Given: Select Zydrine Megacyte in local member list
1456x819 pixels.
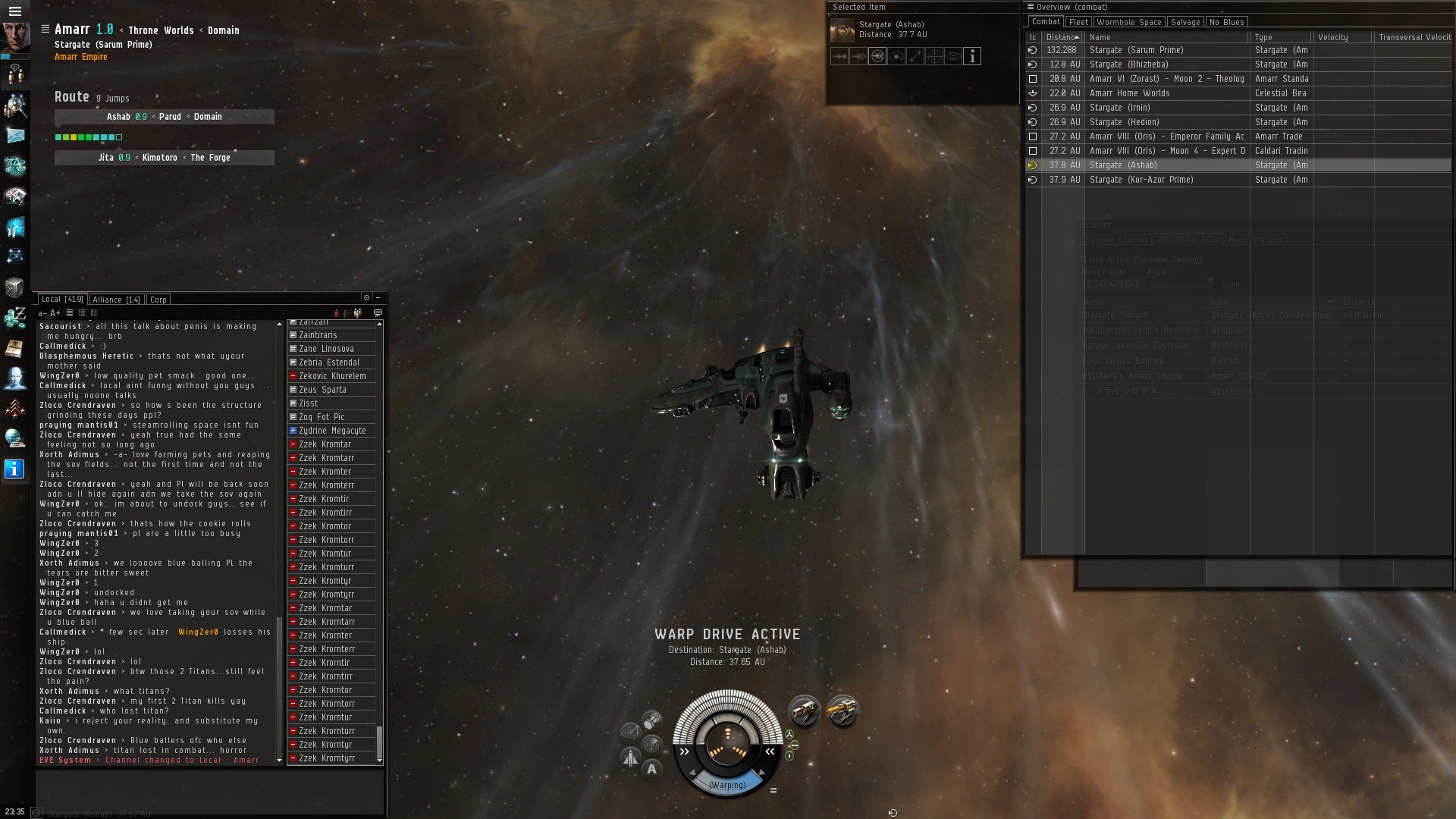Looking at the screenshot, I should point(332,431).
